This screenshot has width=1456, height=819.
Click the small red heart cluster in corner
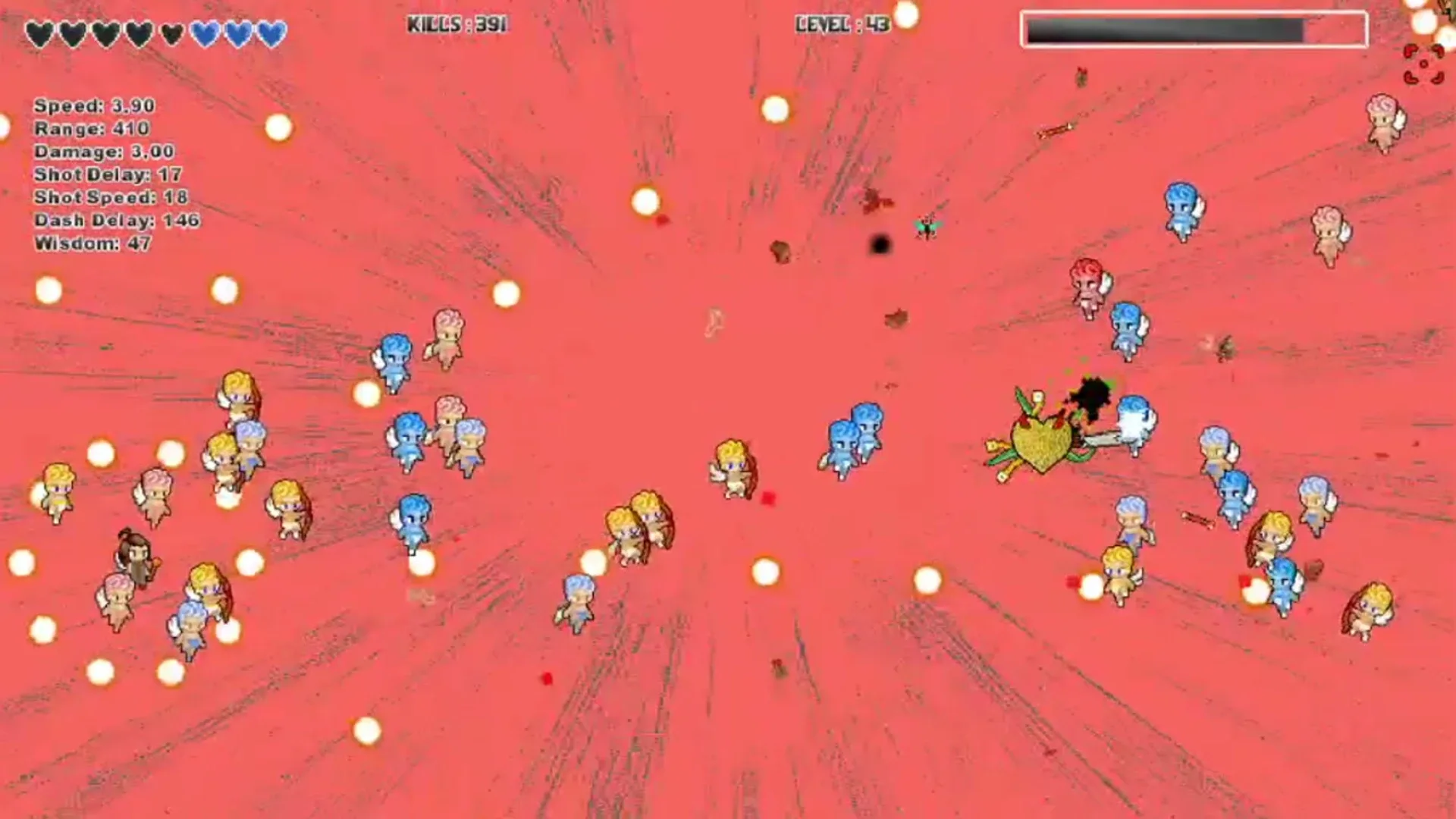[1422, 64]
